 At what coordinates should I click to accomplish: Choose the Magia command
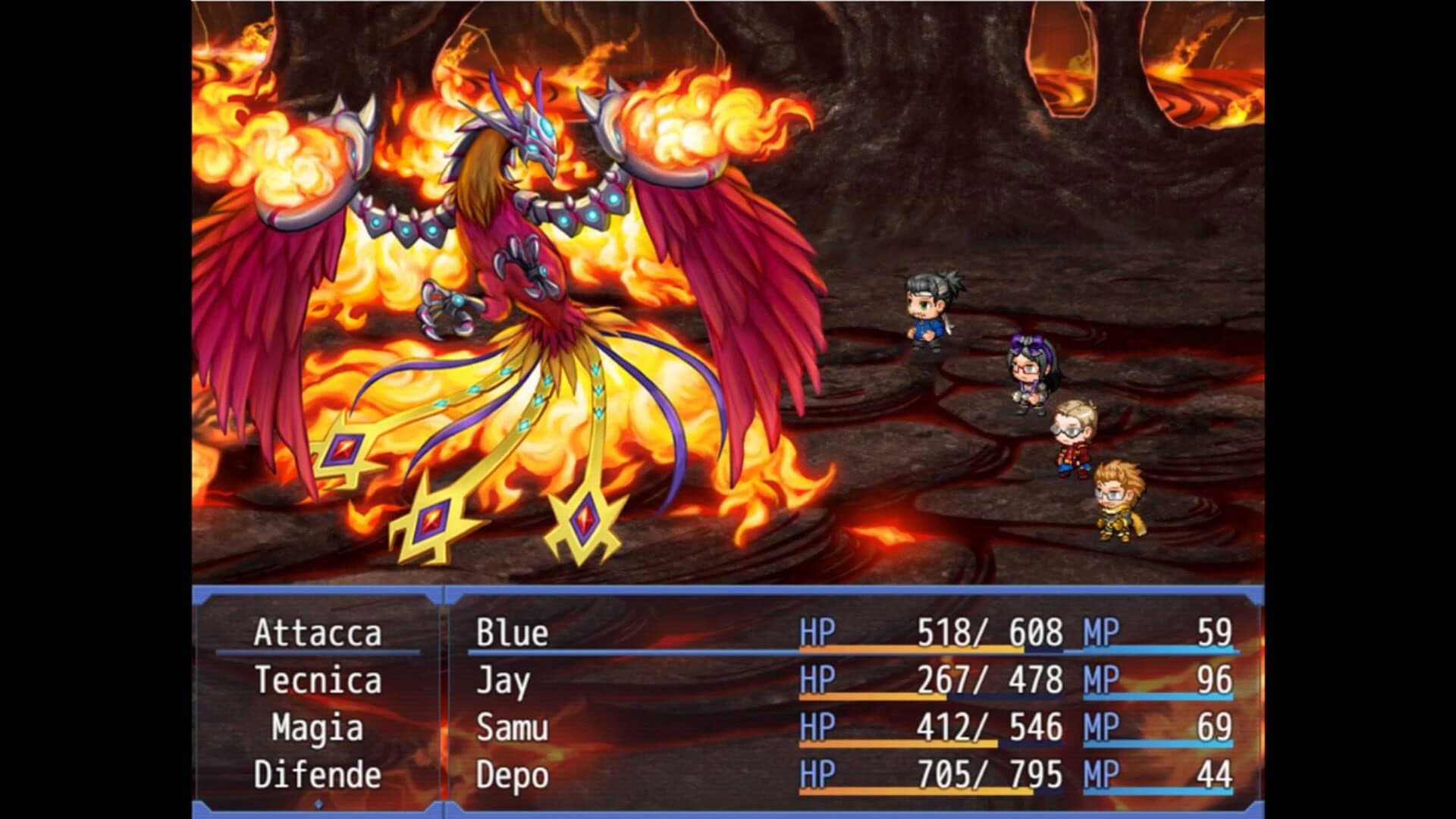pyautogui.click(x=318, y=726)
